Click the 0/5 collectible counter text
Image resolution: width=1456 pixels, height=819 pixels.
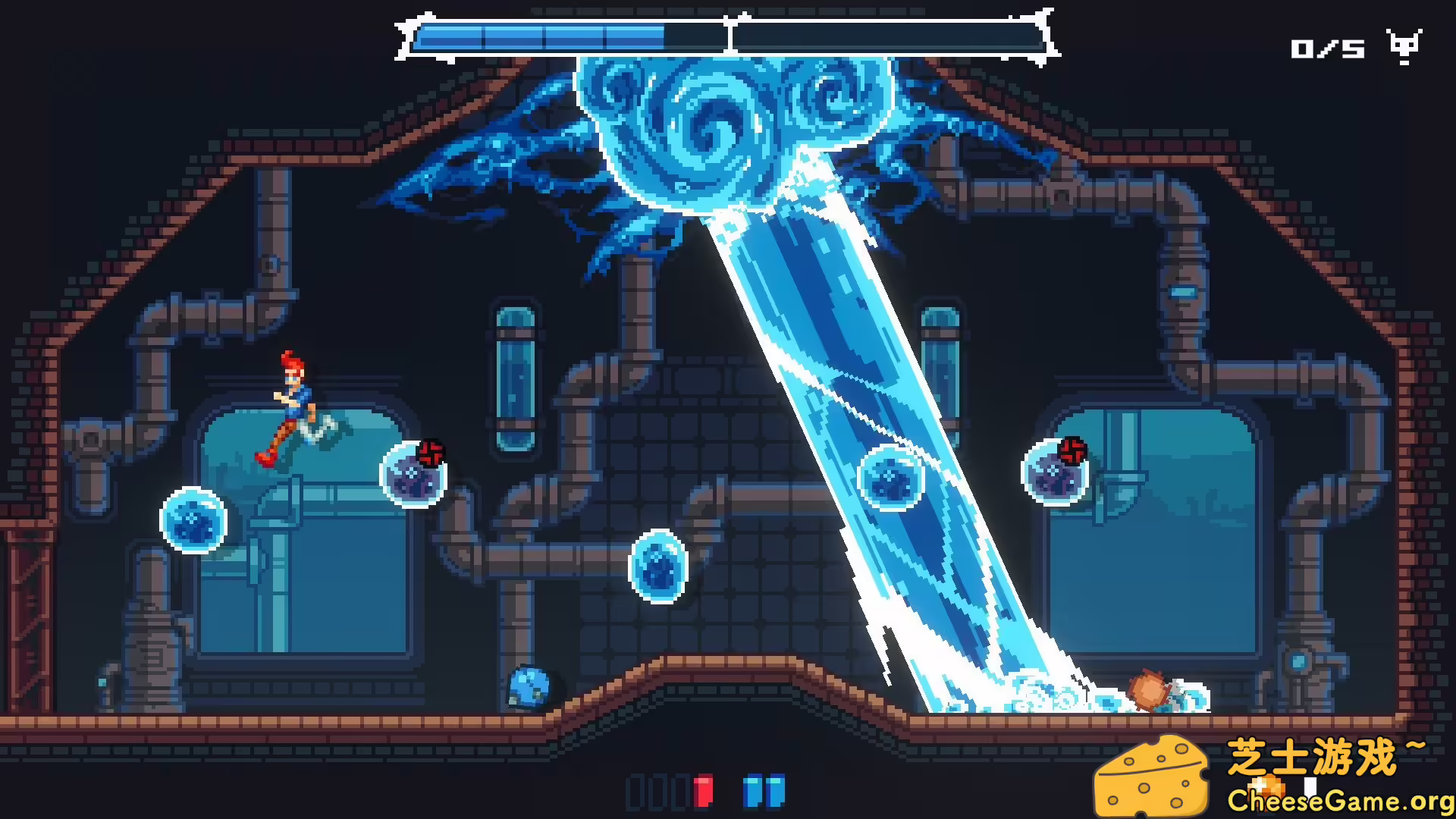pos(1329,49)
